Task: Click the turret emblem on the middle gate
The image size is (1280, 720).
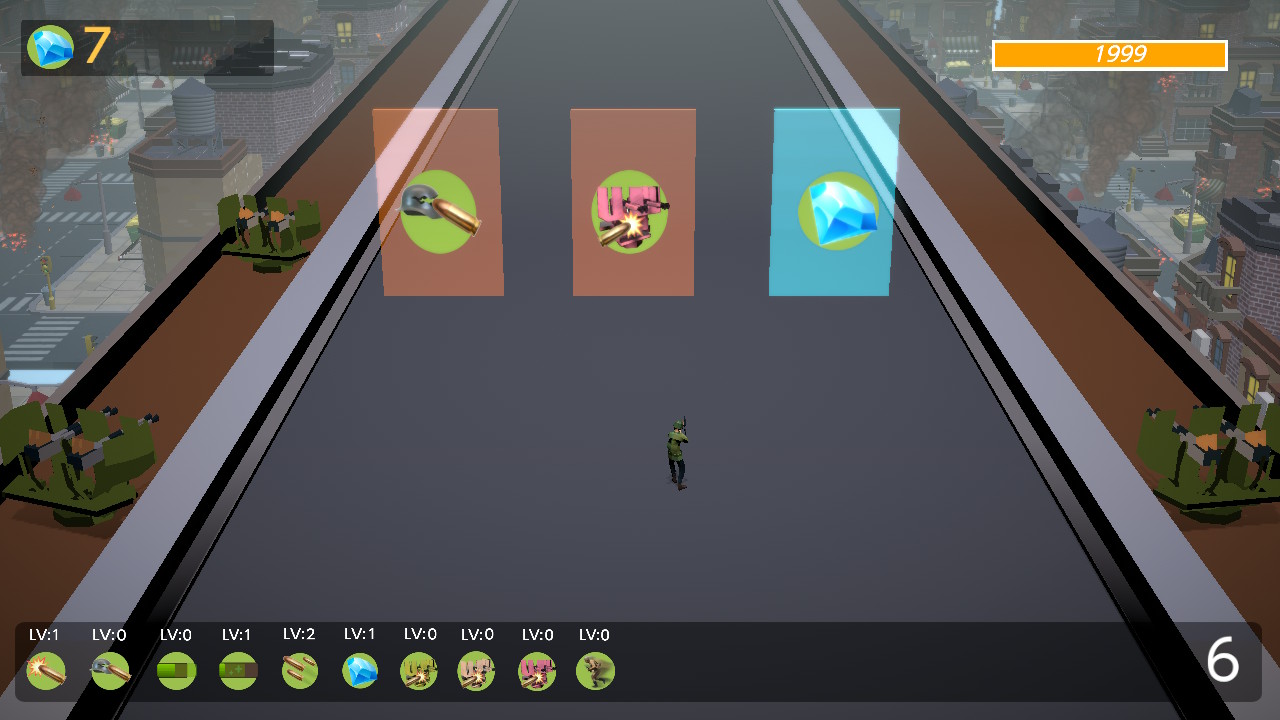Action: pyautogui.click(x=632, y=212)
